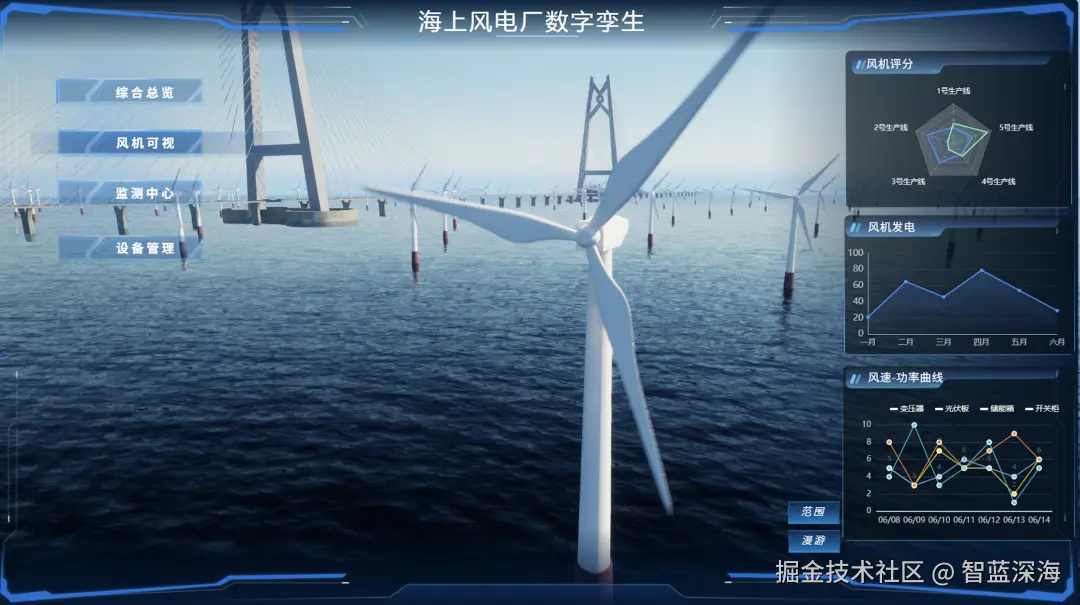Activate the 漫游 roaming button
This screenshot has width=1080, height=605.
pyautogui.click(x=813, y=541)
